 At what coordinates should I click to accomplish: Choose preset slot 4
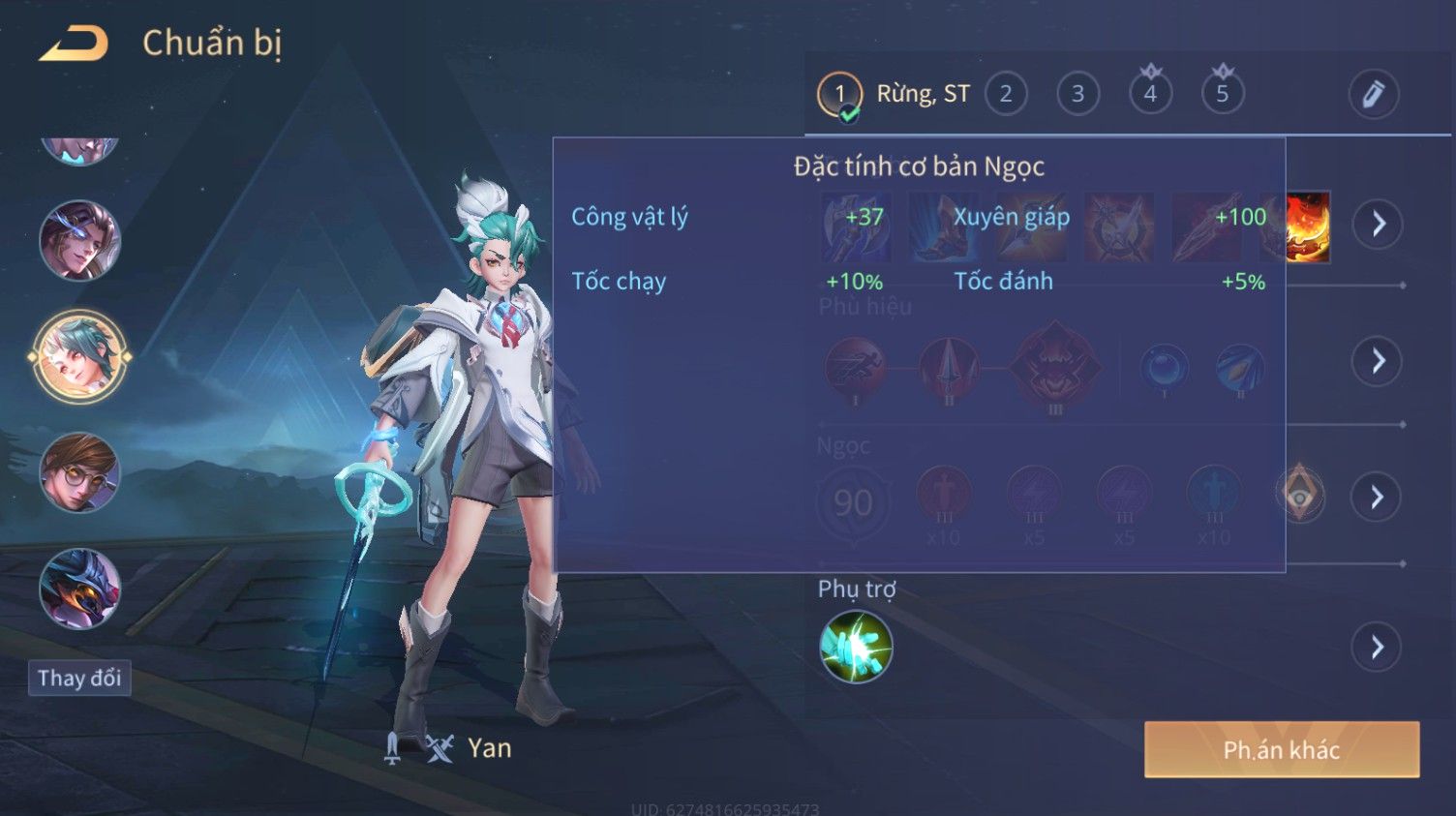[1150, 95]
